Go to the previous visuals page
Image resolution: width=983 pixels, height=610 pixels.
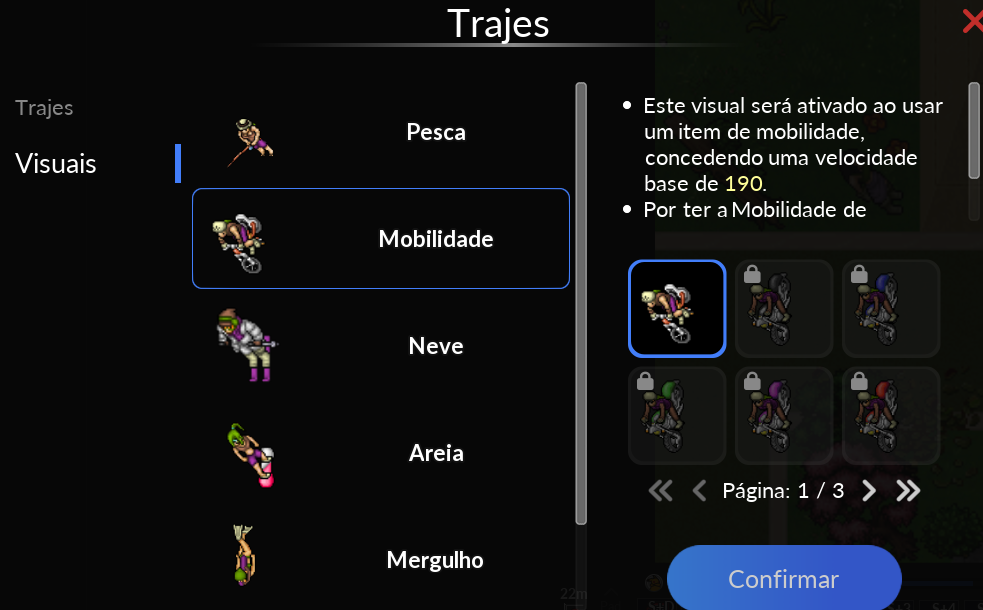tap(699, 491)
